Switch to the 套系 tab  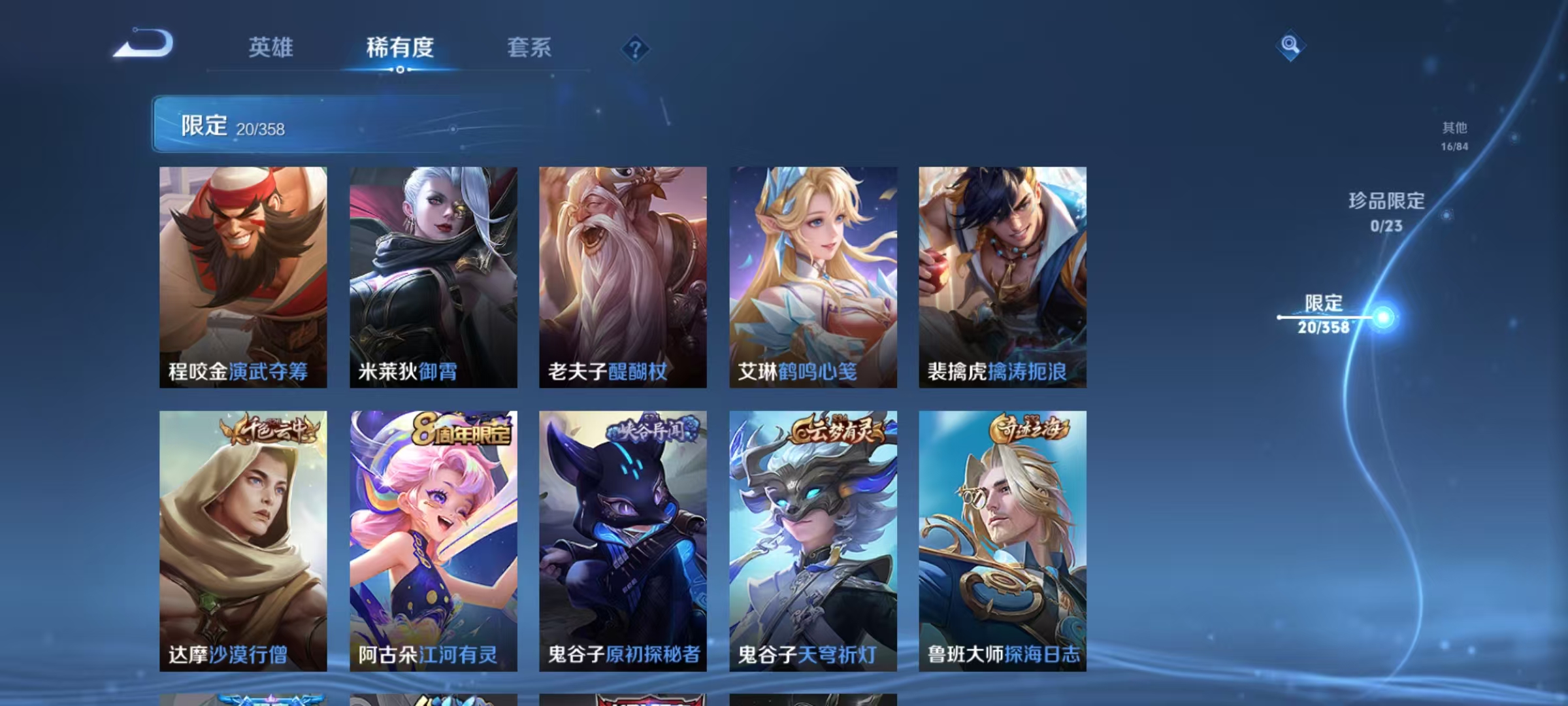point(529,48)
